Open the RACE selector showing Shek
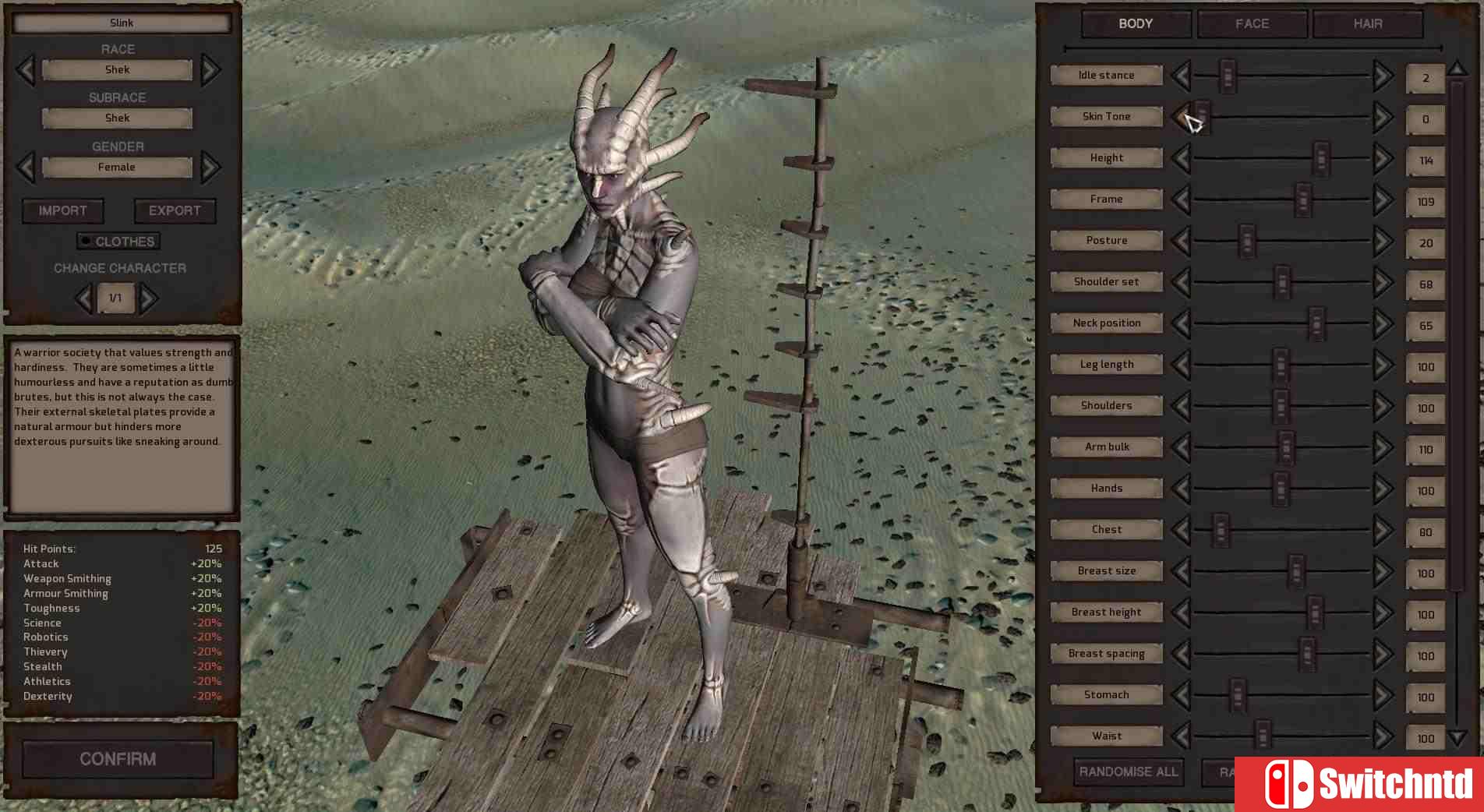Screen dimensions: 1484x812 117,69
